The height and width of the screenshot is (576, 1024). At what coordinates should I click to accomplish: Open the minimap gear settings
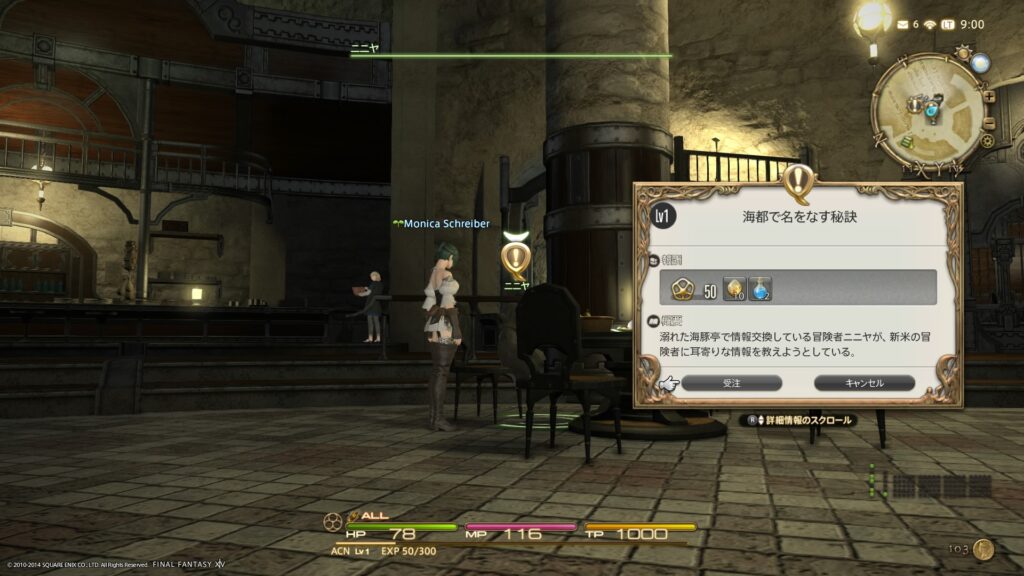click(987, 141)
